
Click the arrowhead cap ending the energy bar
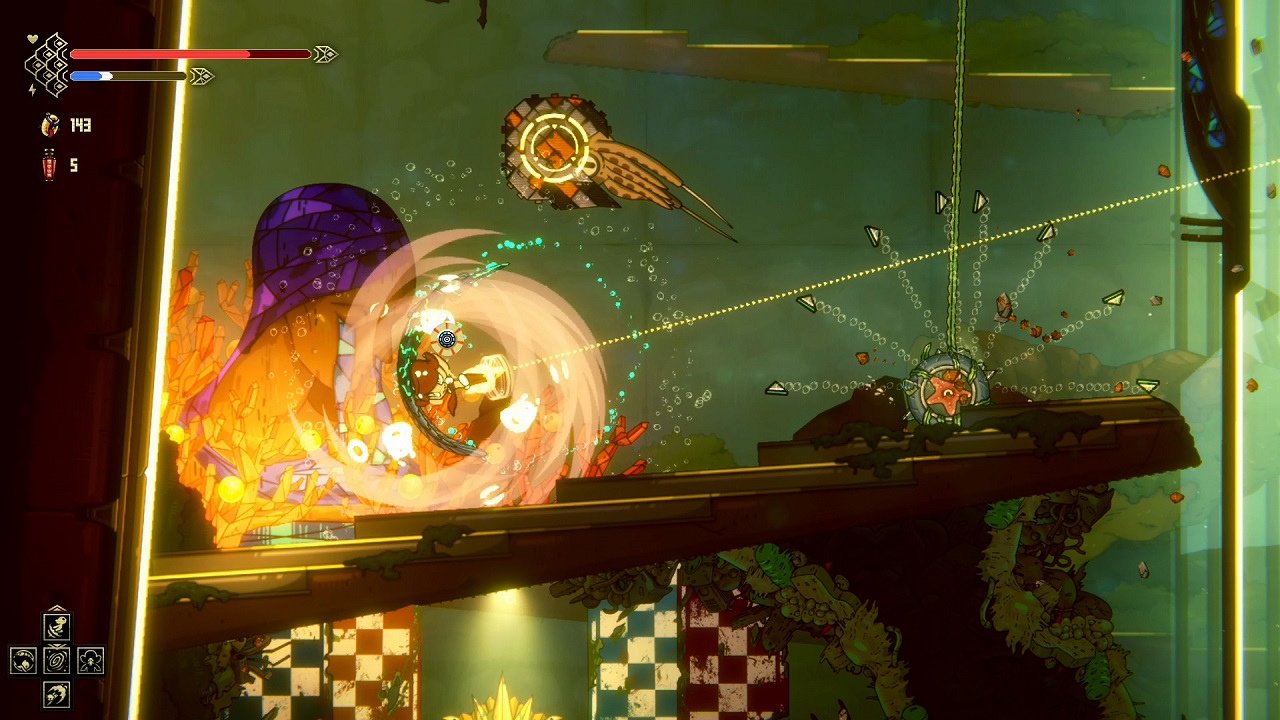tap(201, 75)
